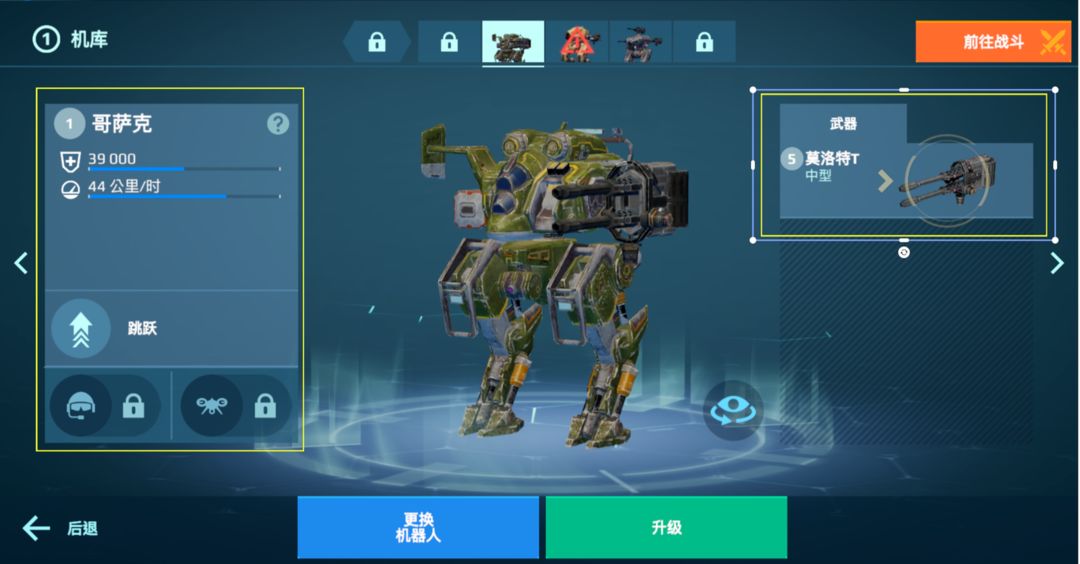Select the red robot hangar slot
The width and height of the screenshot is (1080, 564).
click(x=577, y=42)
